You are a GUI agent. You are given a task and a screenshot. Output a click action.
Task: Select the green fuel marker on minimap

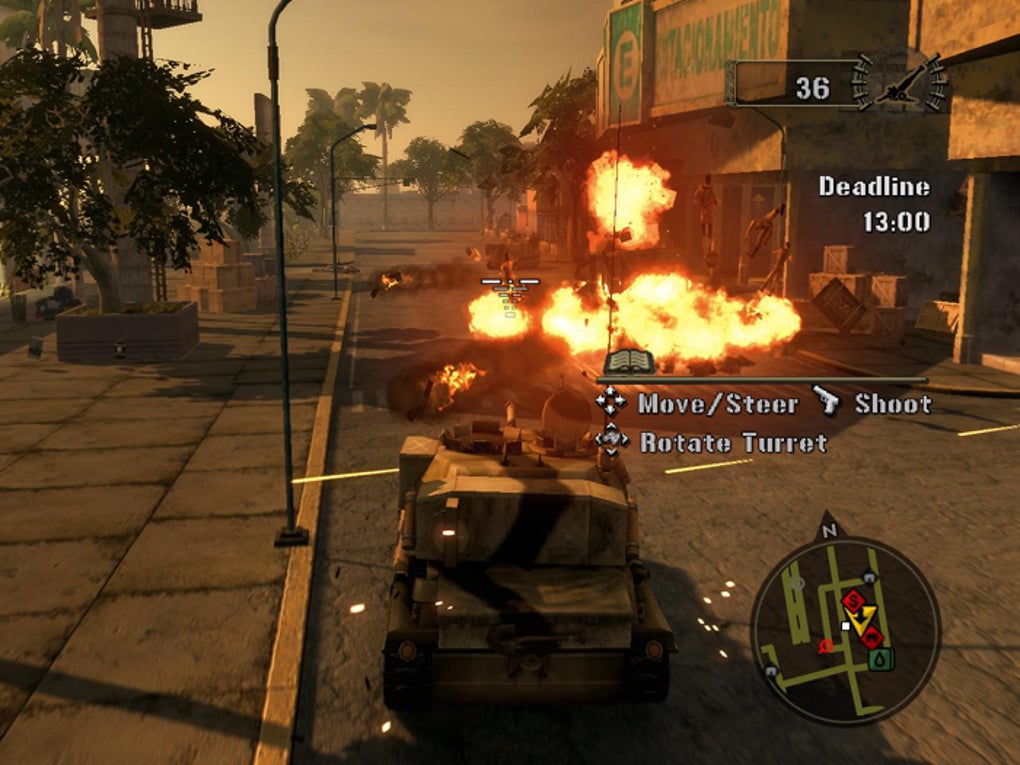click(880, 659)
